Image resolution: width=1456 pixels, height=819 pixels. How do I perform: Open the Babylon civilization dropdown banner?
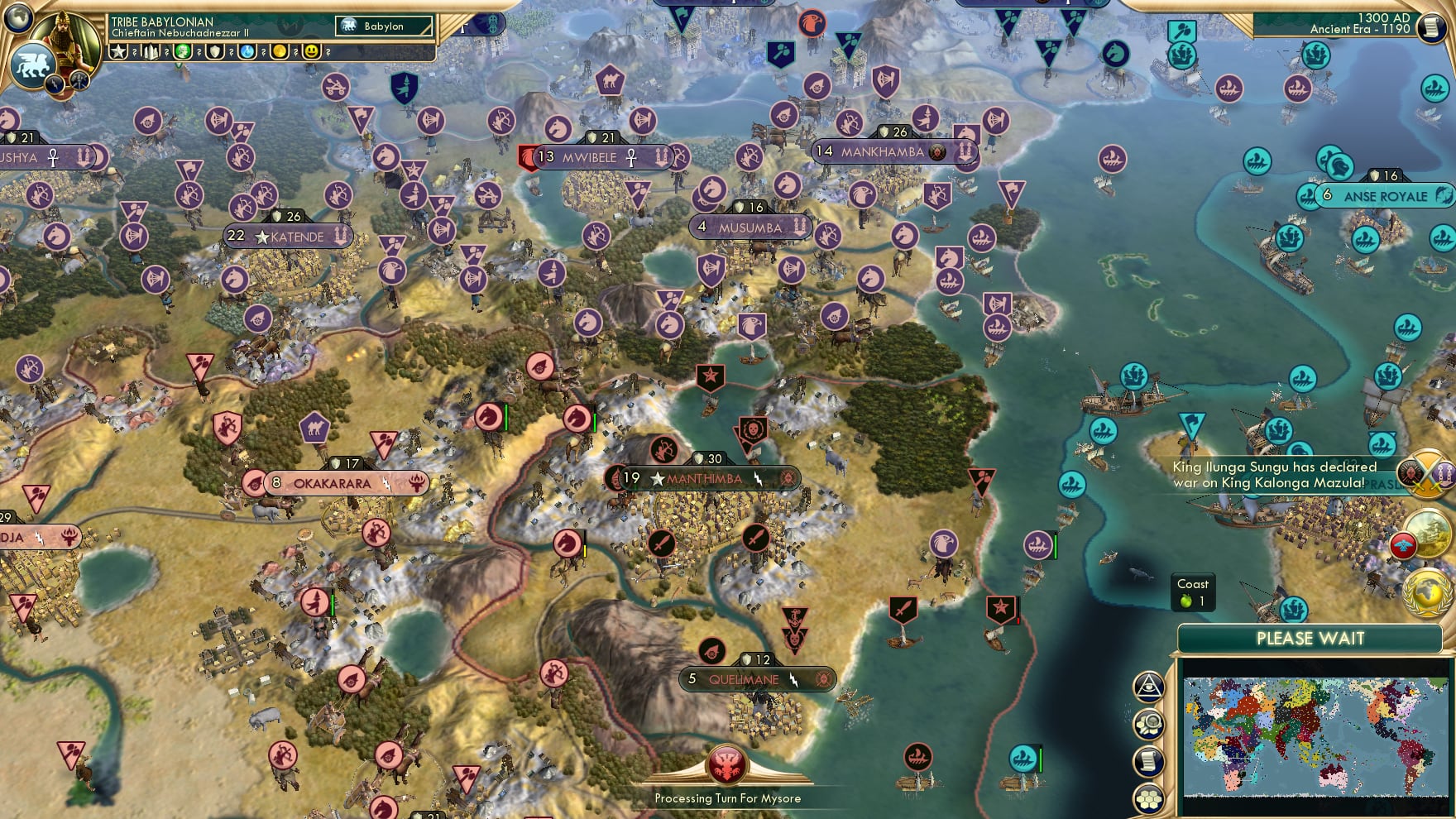[386, 26]
